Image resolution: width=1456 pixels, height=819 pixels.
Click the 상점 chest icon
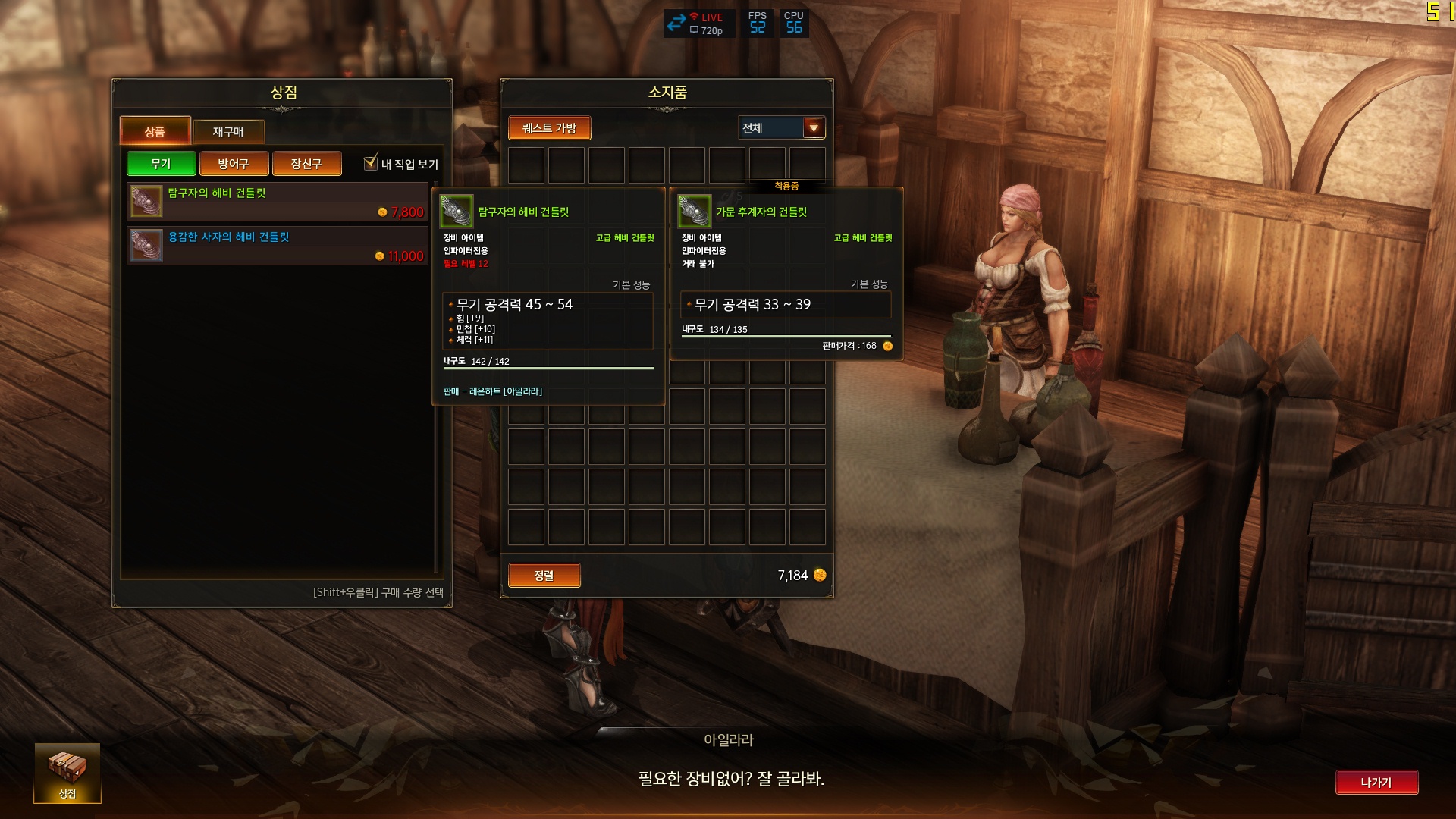[x=67, y=772]
